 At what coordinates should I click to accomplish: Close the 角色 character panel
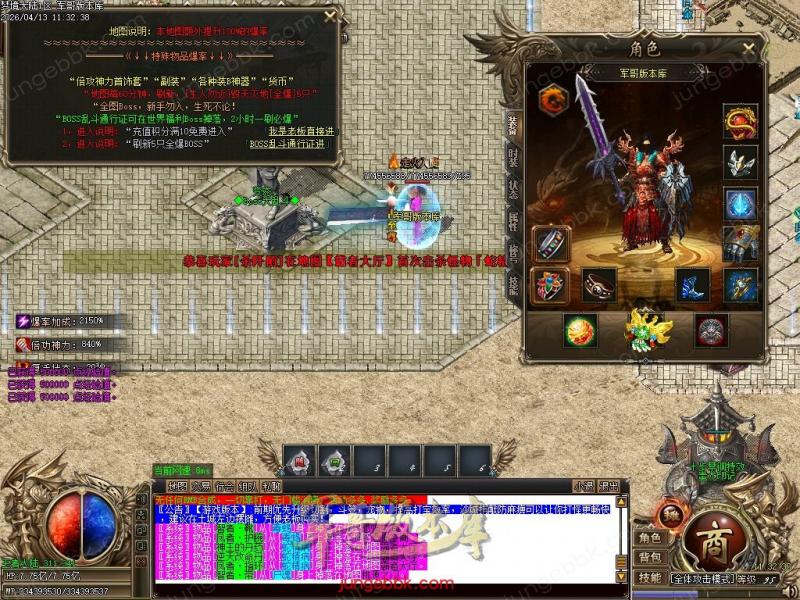[748, 47]
